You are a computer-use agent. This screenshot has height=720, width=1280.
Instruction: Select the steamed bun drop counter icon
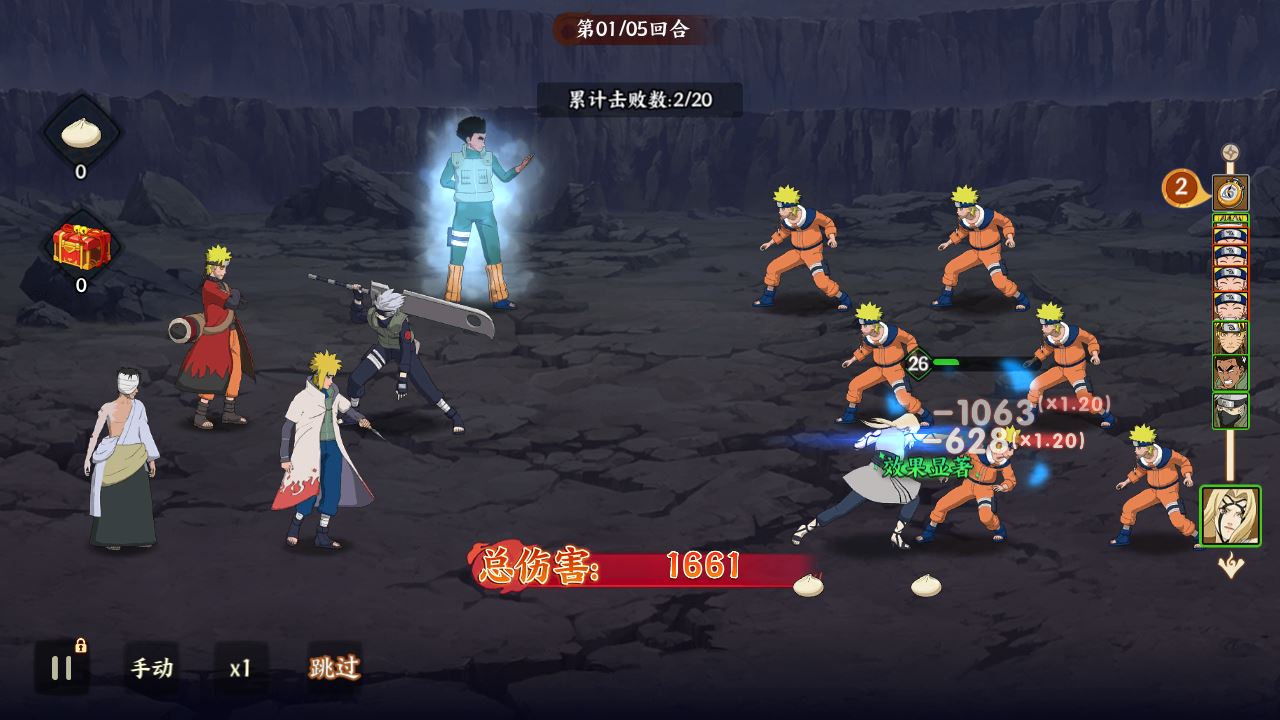(x=81, y=133)
